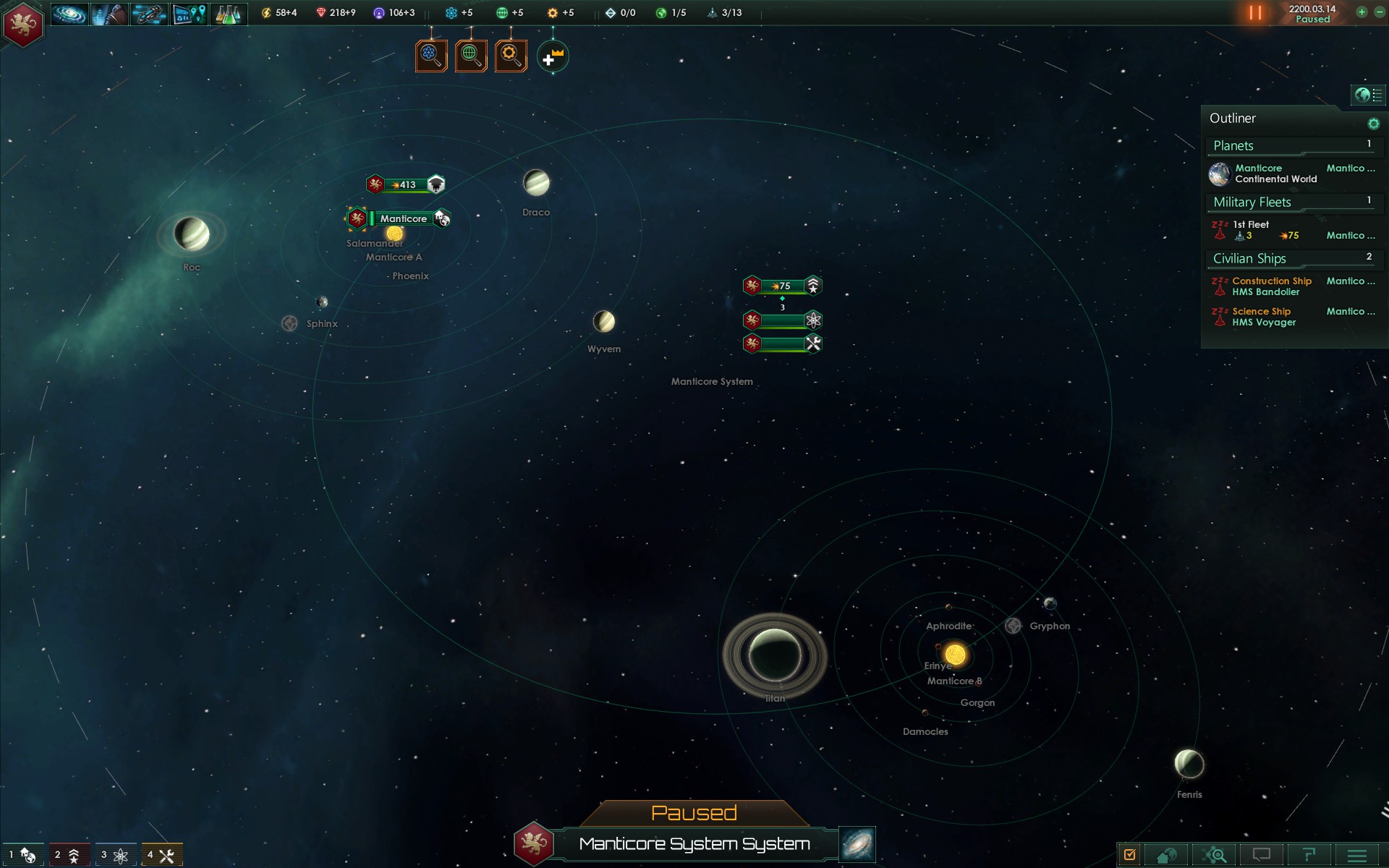
Task: Open outliner settings gear
Action: click(x=1373, y=124)
